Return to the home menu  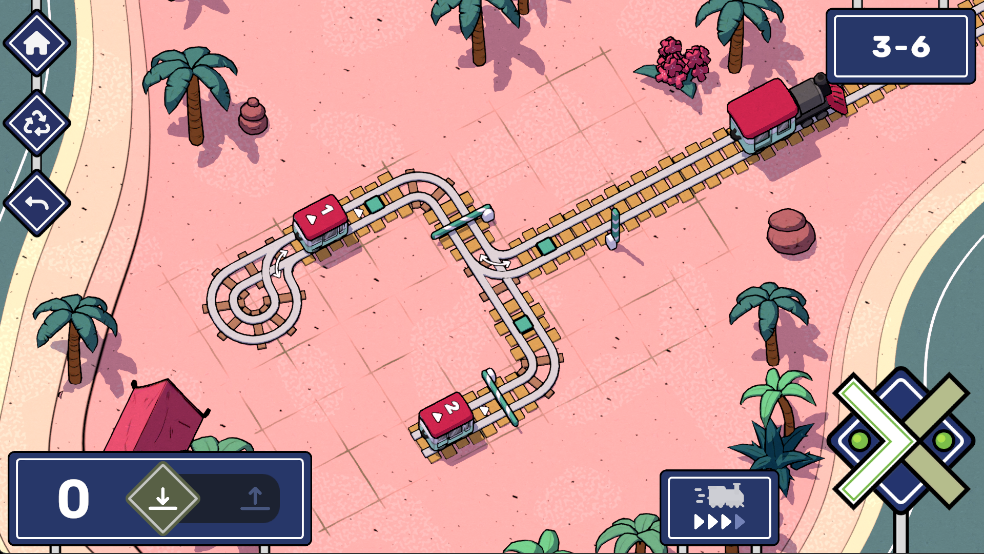37,43
